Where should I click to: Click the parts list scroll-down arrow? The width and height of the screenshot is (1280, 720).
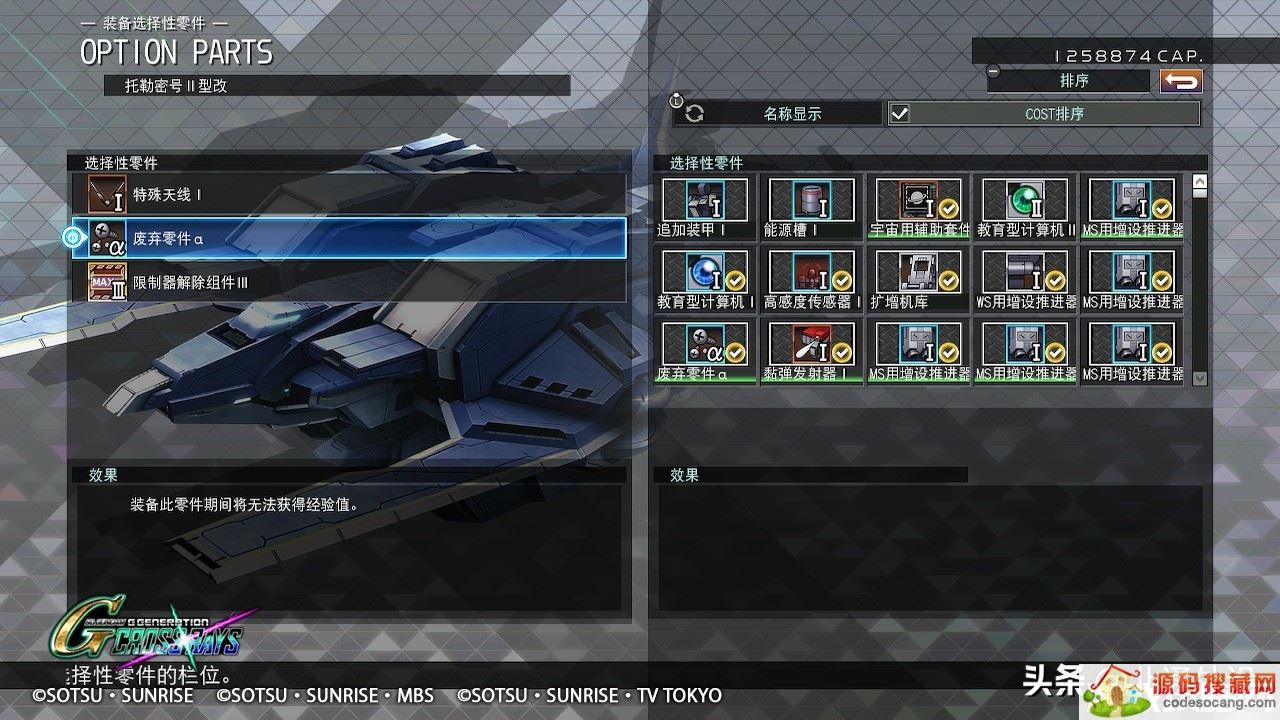coord(1200,379)
